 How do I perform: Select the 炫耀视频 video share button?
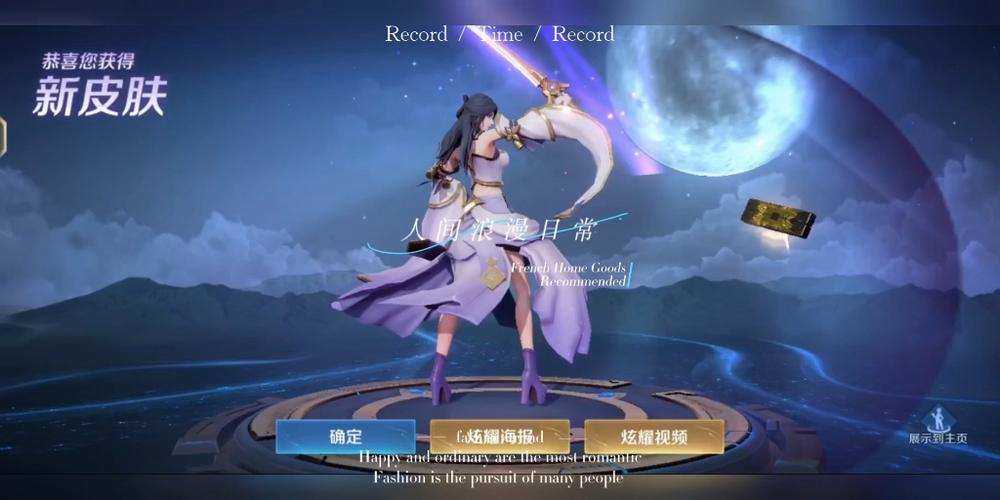(654, 437)
